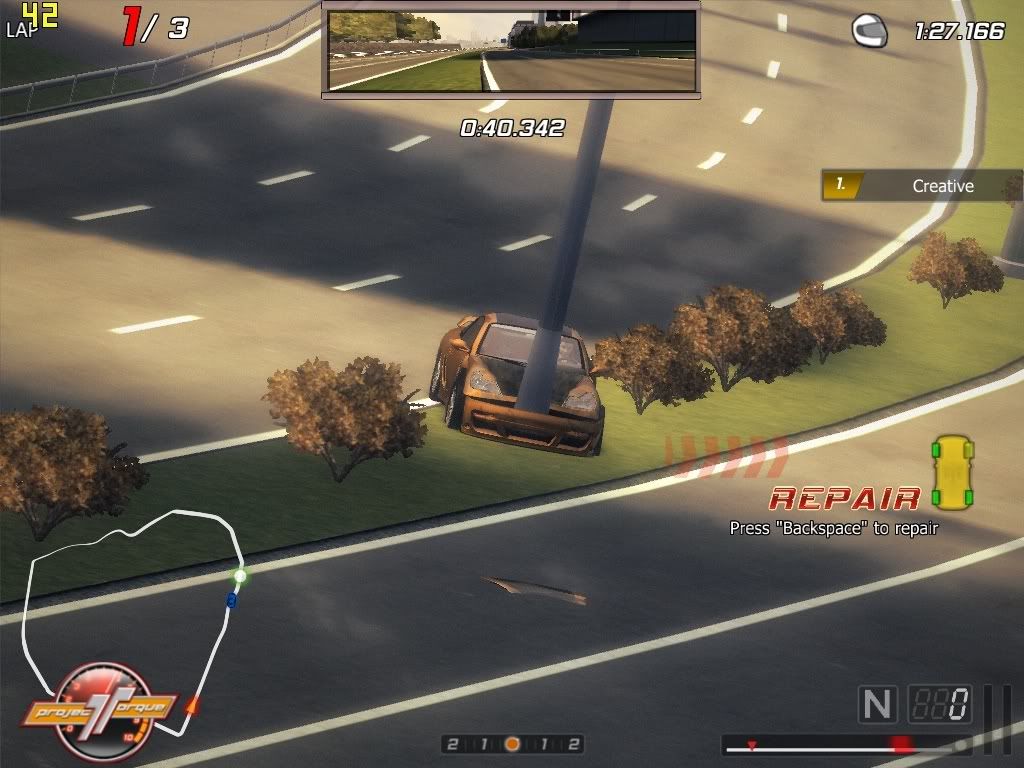Click the white helmet icon

(x=869, y=31)
